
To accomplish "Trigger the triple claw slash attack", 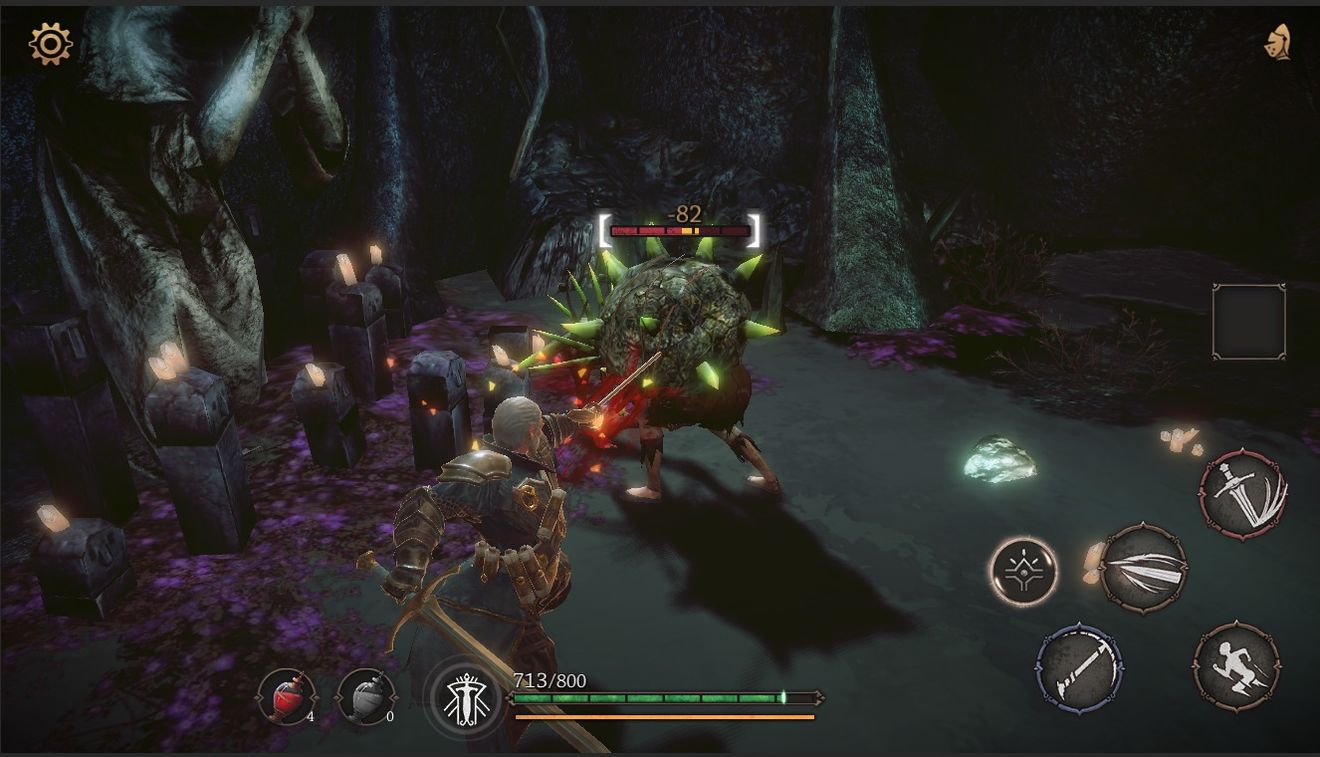I will (1143, 568).
